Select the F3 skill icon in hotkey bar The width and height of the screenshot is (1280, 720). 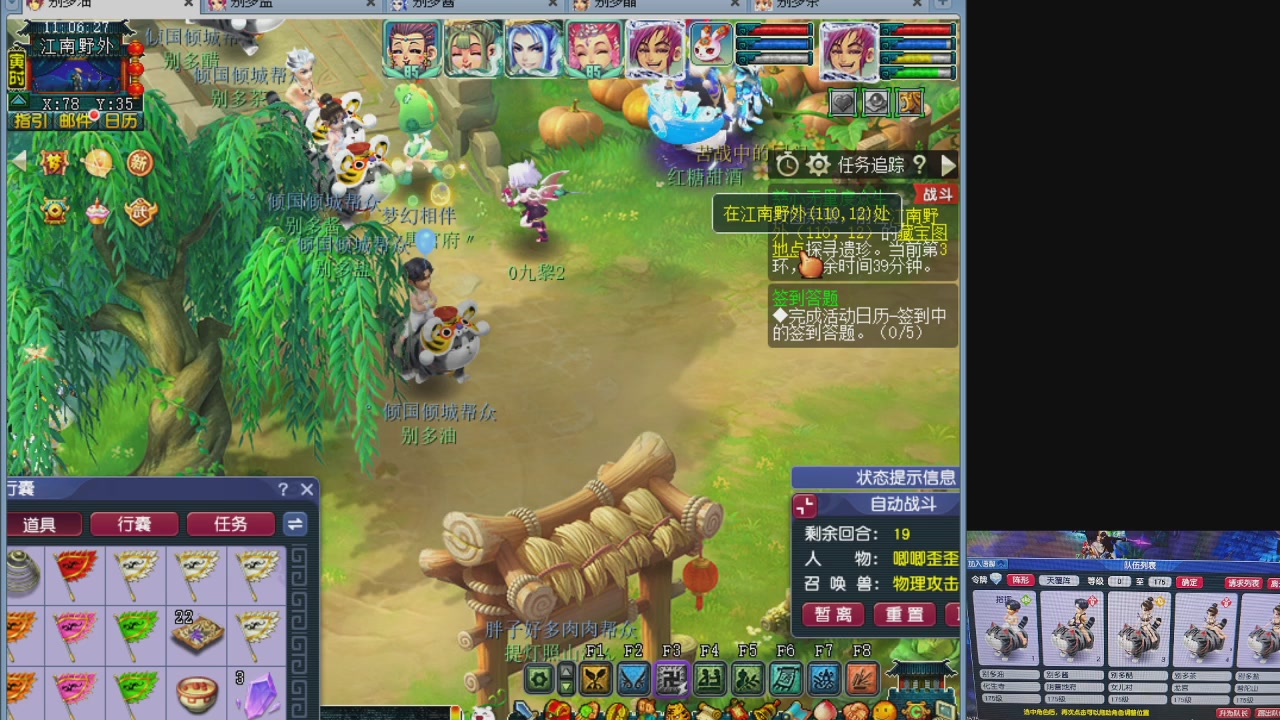coord(673,678)
